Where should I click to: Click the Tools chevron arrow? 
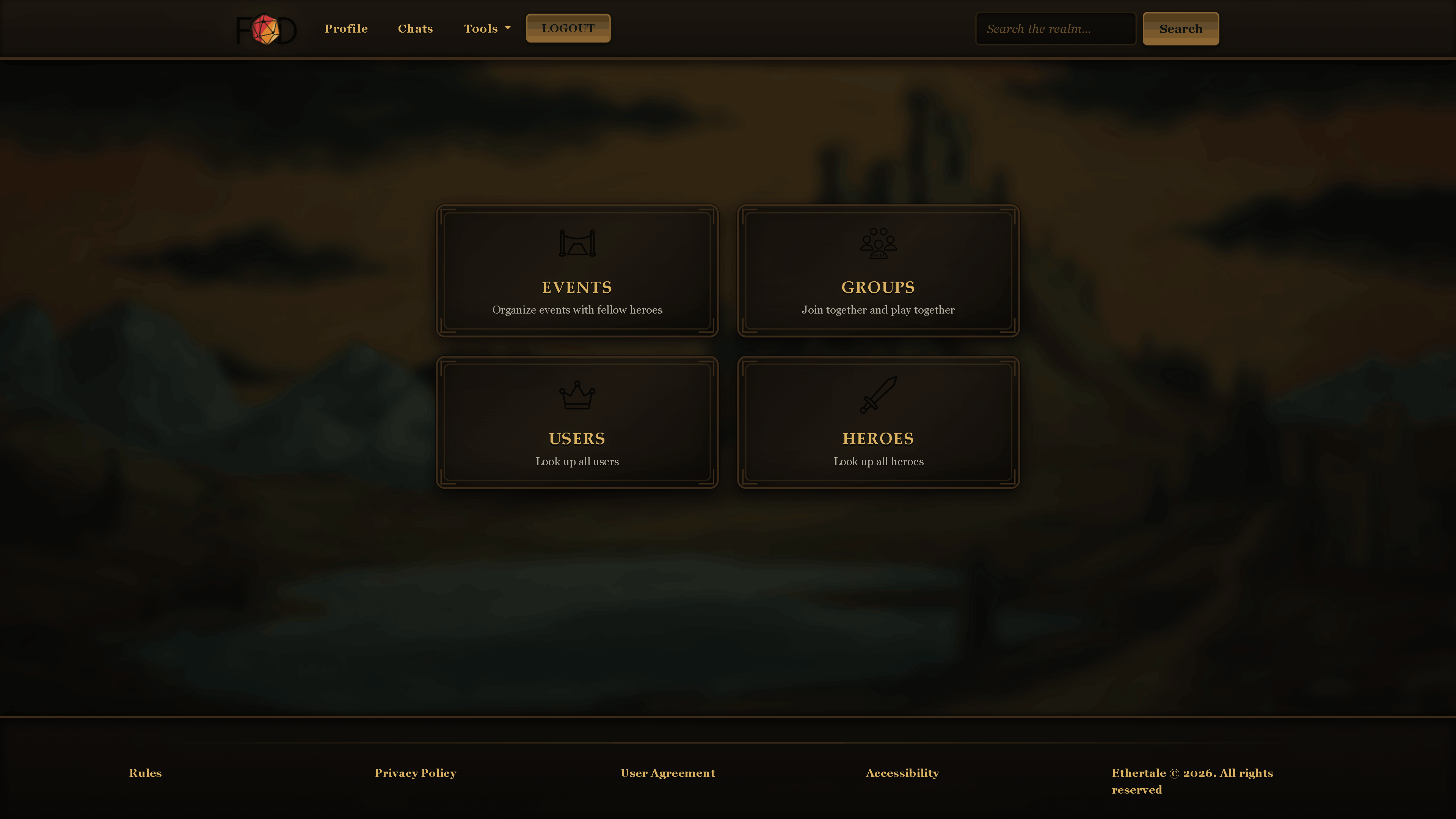(507, 28)
